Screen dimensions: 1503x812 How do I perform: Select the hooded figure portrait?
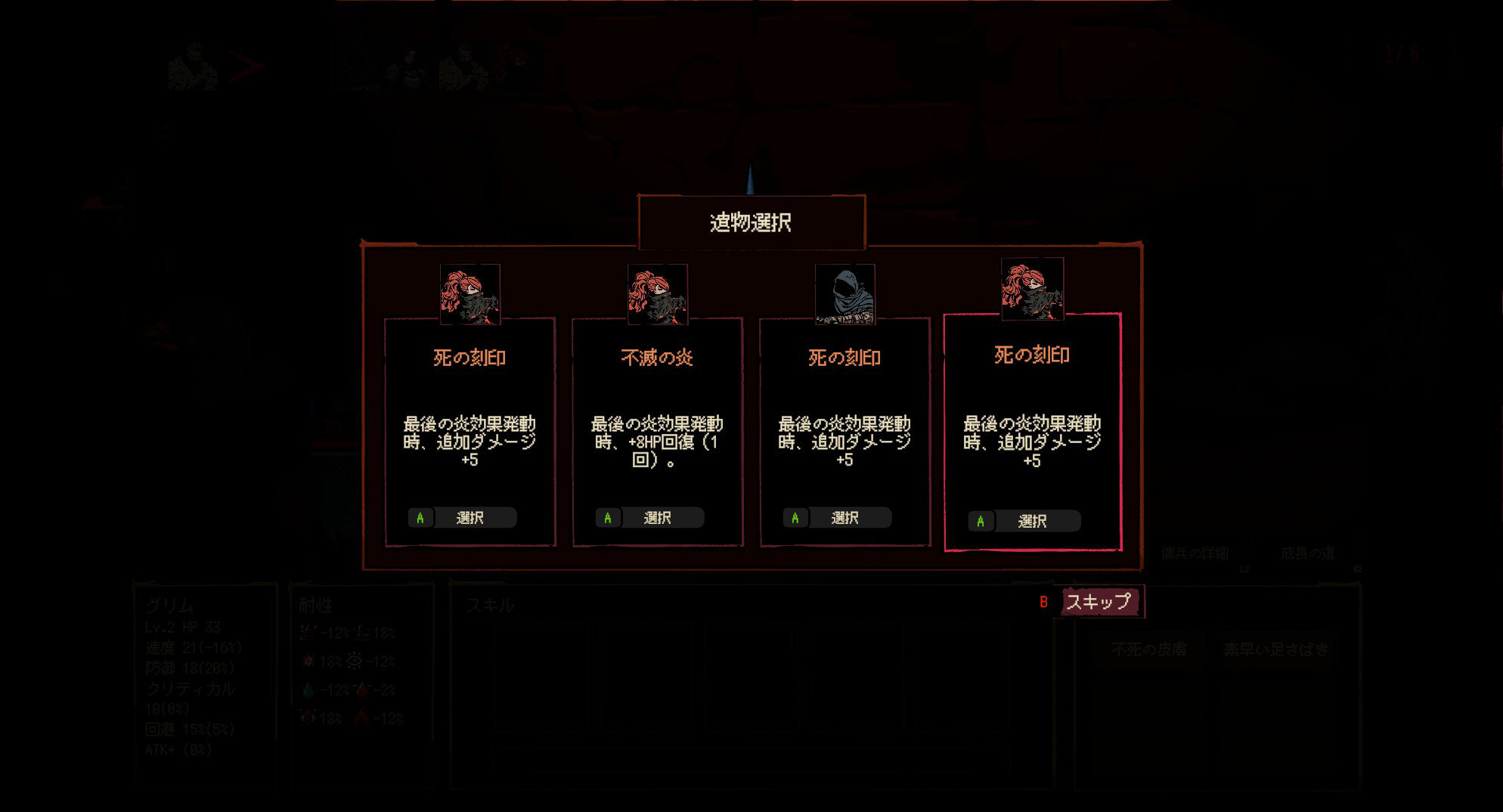point(844,294)
